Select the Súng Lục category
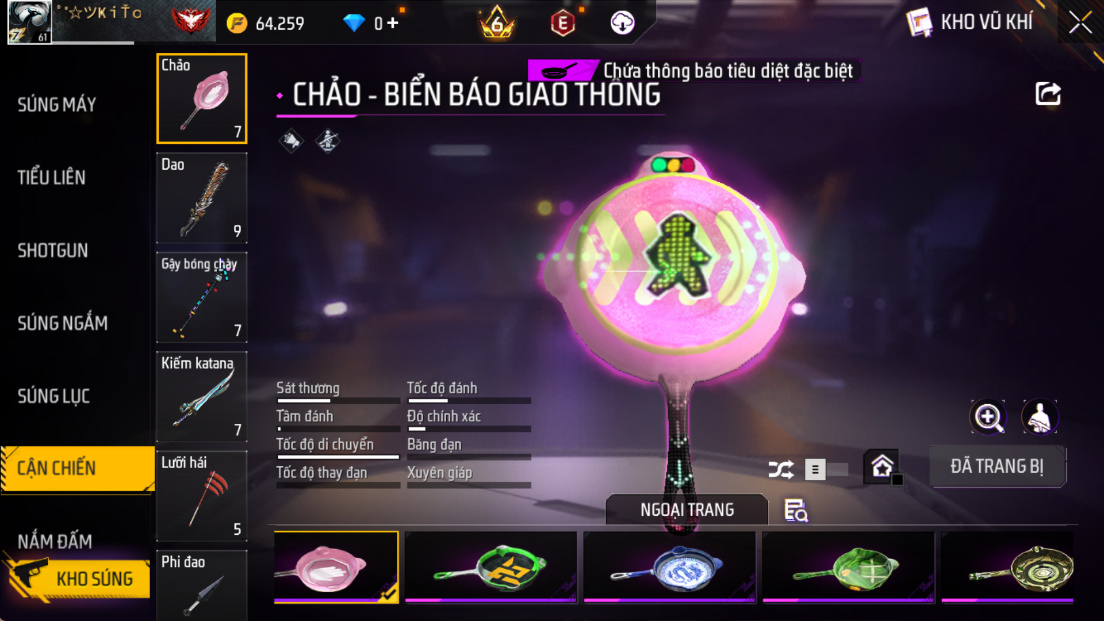The width and height of the screenshot is (1104, 621). pyautogui.click(x=54, y=396)
